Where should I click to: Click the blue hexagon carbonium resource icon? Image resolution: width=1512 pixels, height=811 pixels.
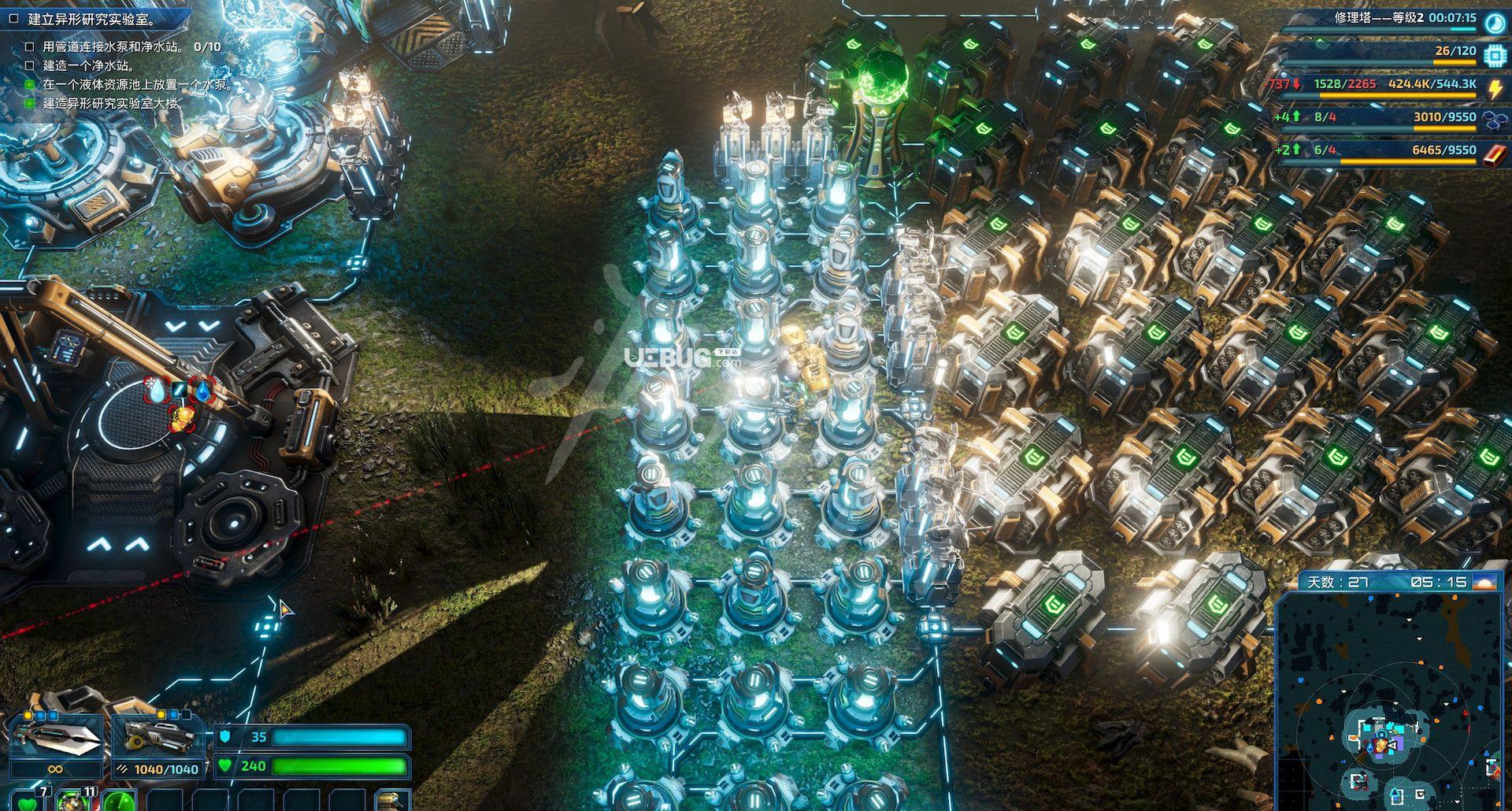[1494, 120]
